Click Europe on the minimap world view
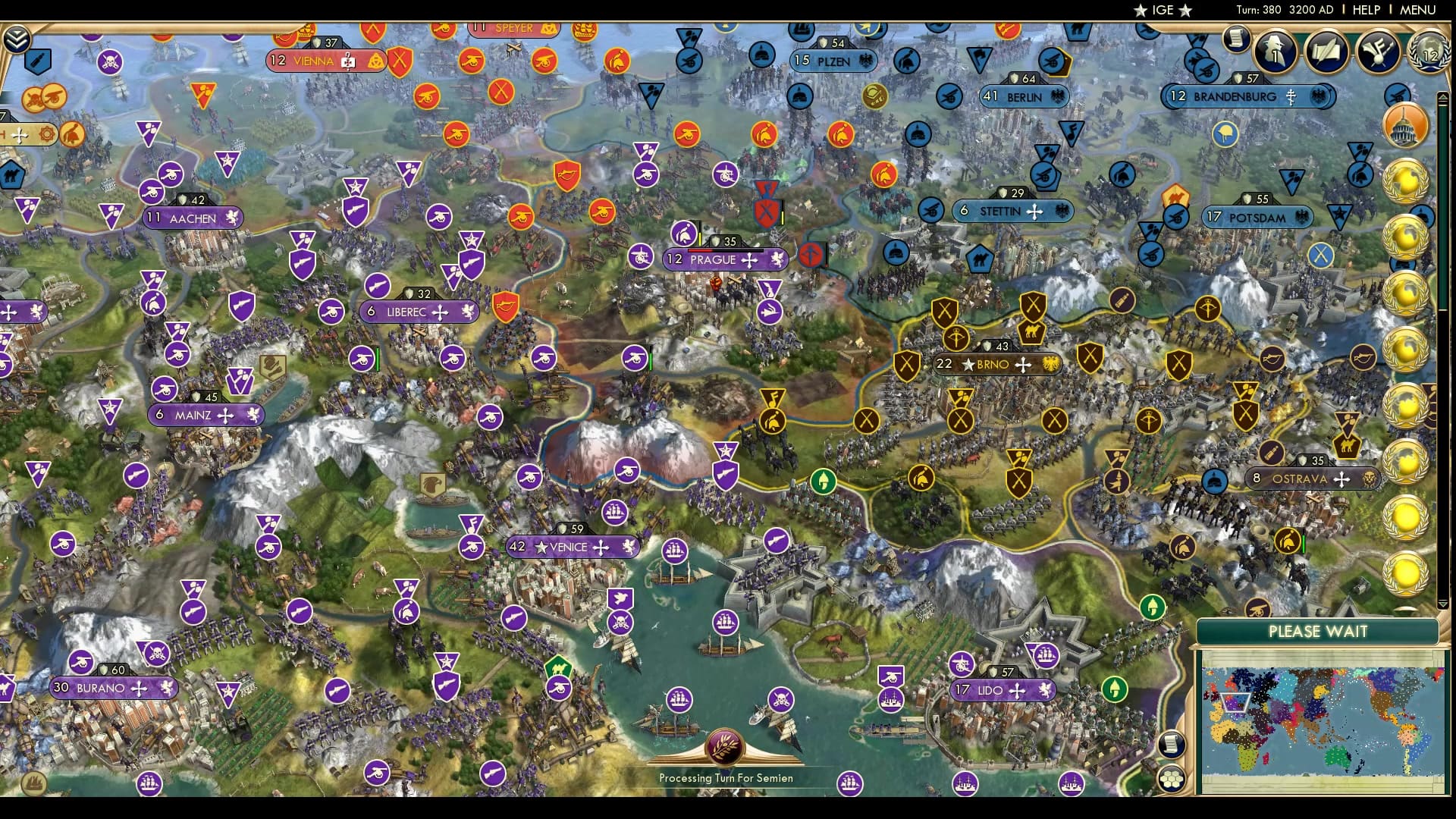Image resolution: width=1456 pixels, height=819 pixels. click(1235, 703)
